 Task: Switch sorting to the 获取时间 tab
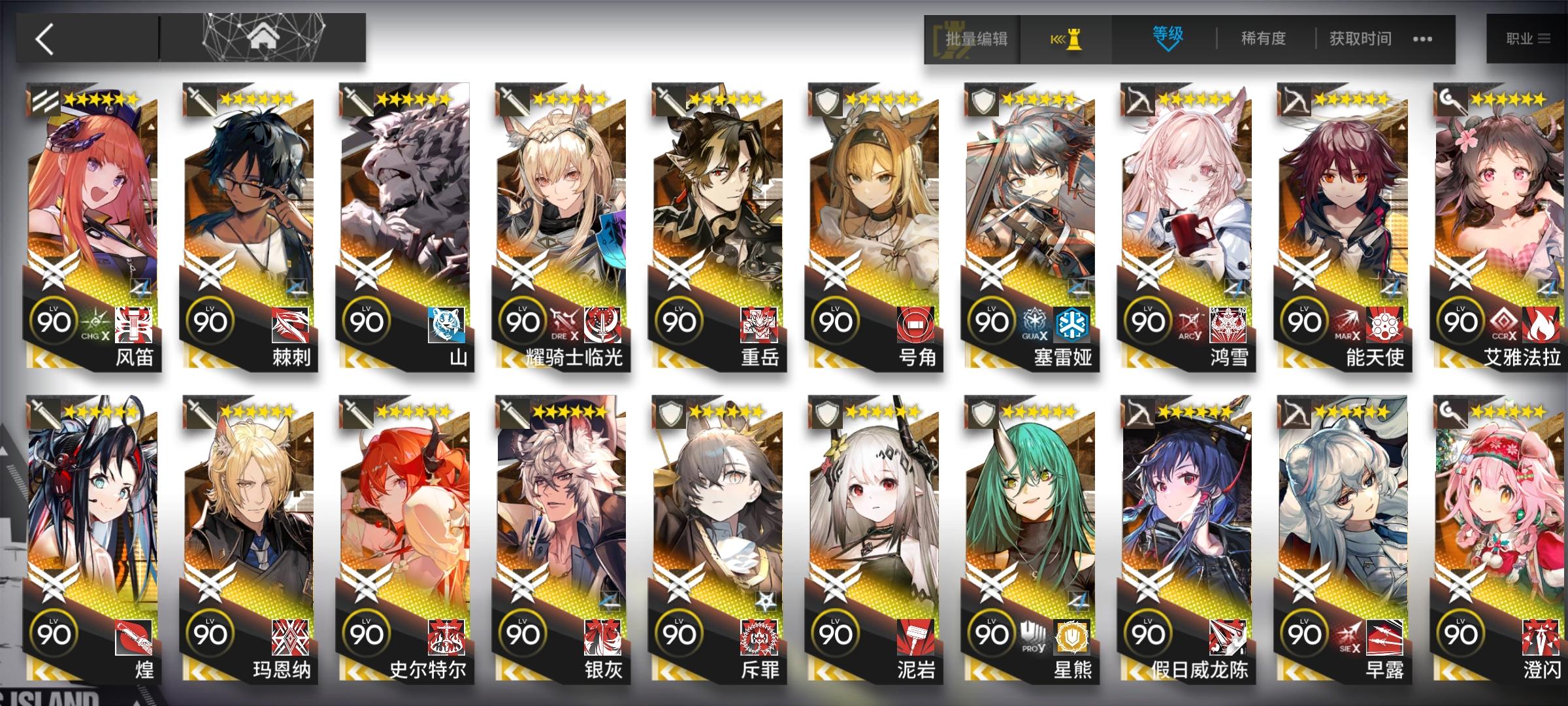point(1359,38)
